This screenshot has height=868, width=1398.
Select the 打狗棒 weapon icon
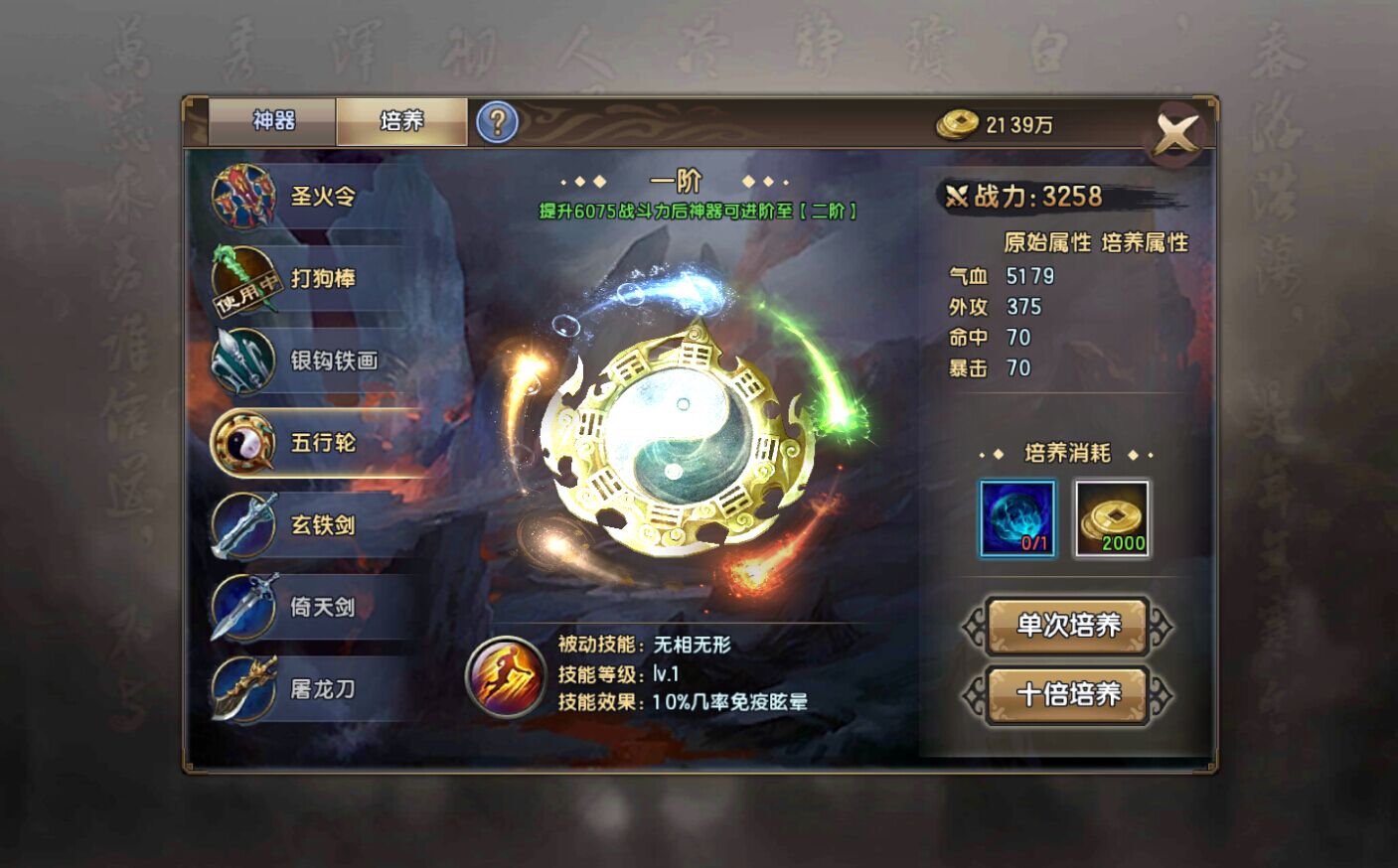click(x=241, y=279)
